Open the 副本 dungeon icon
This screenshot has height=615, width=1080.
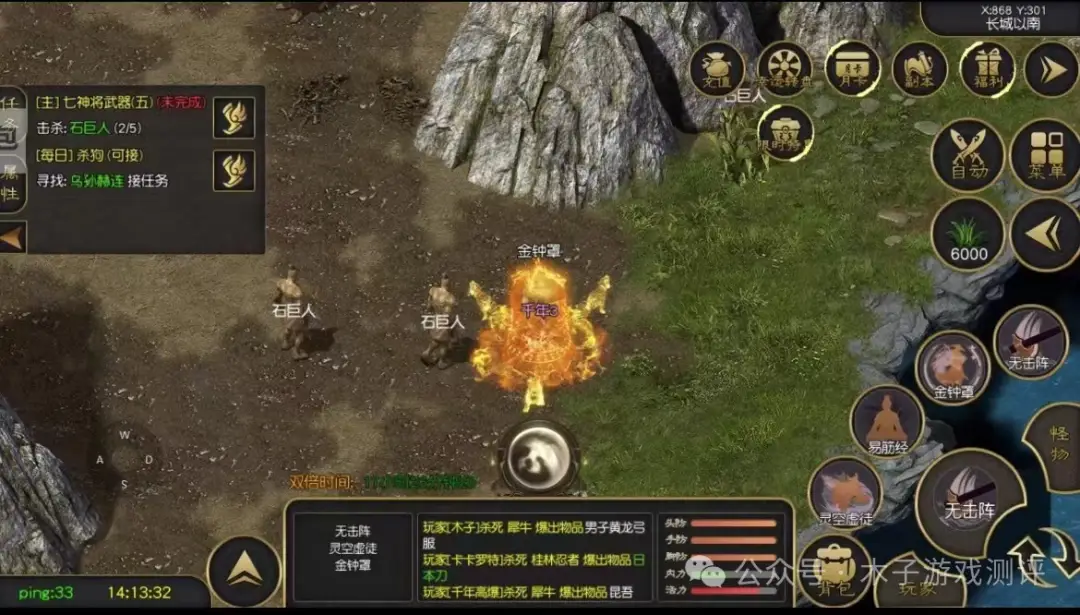click(x=920, y=69)
